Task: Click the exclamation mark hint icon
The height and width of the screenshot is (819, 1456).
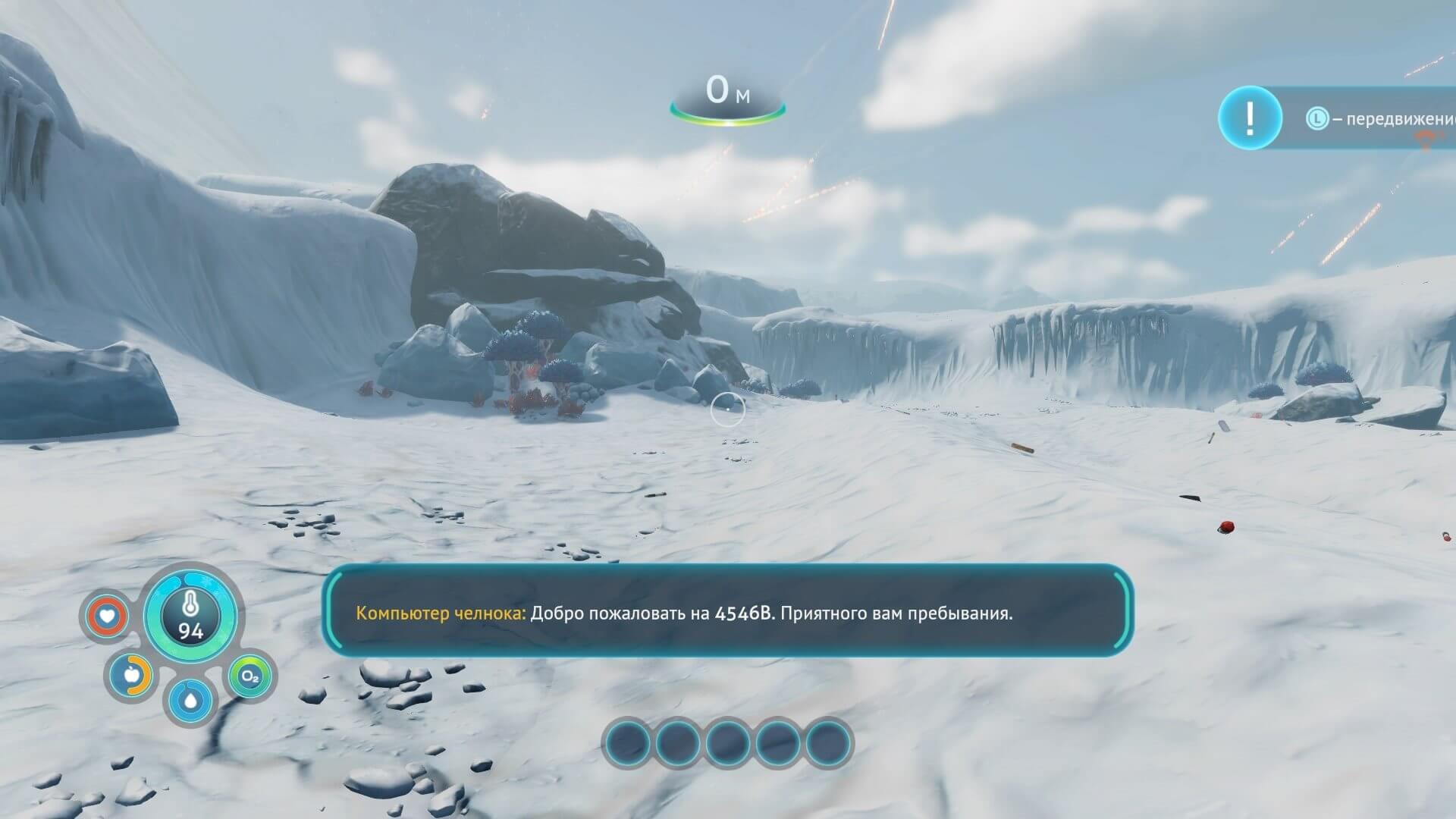Action: tap(1250, 118)
